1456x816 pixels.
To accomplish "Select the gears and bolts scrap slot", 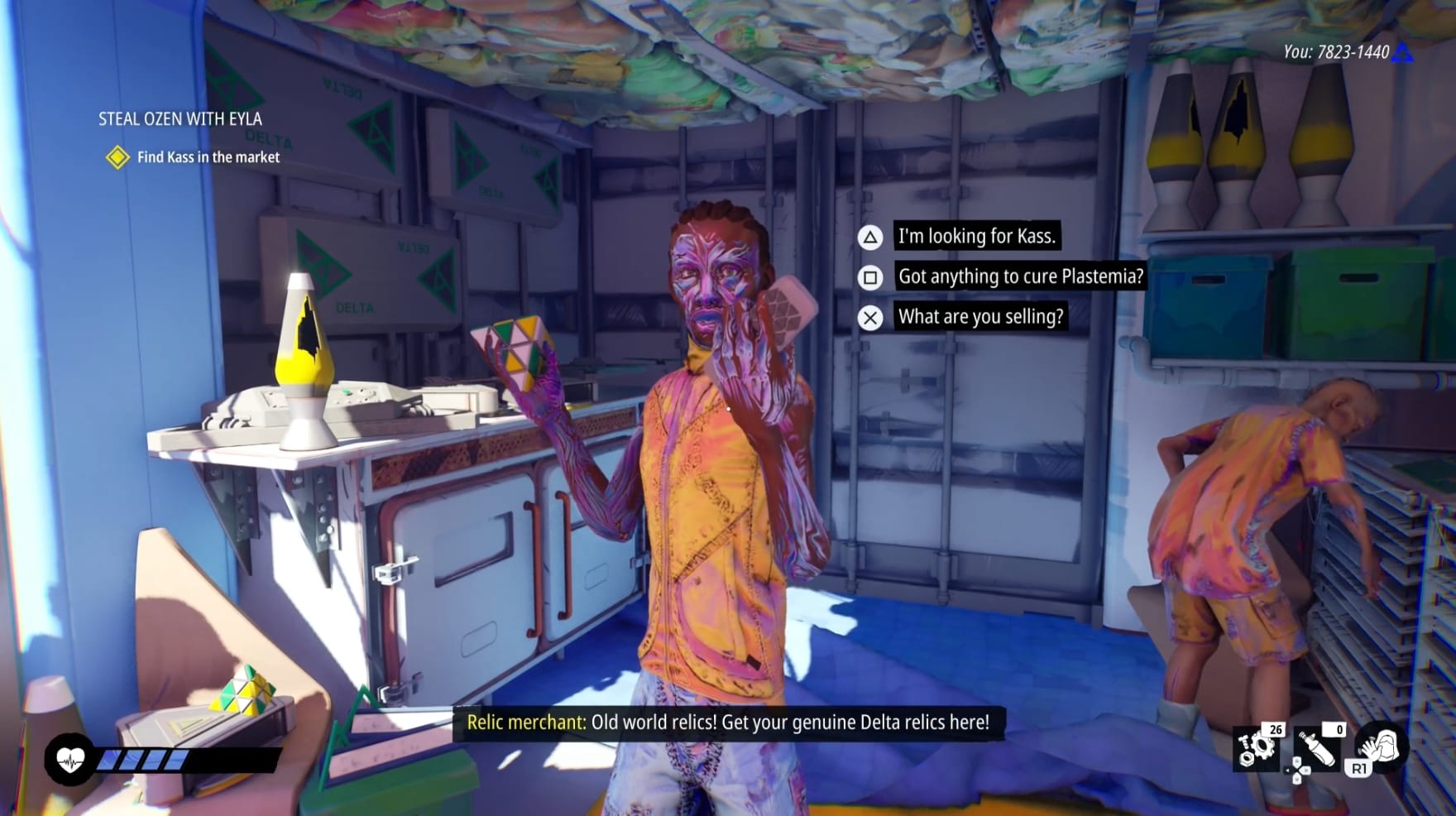I will point(1257,748).
